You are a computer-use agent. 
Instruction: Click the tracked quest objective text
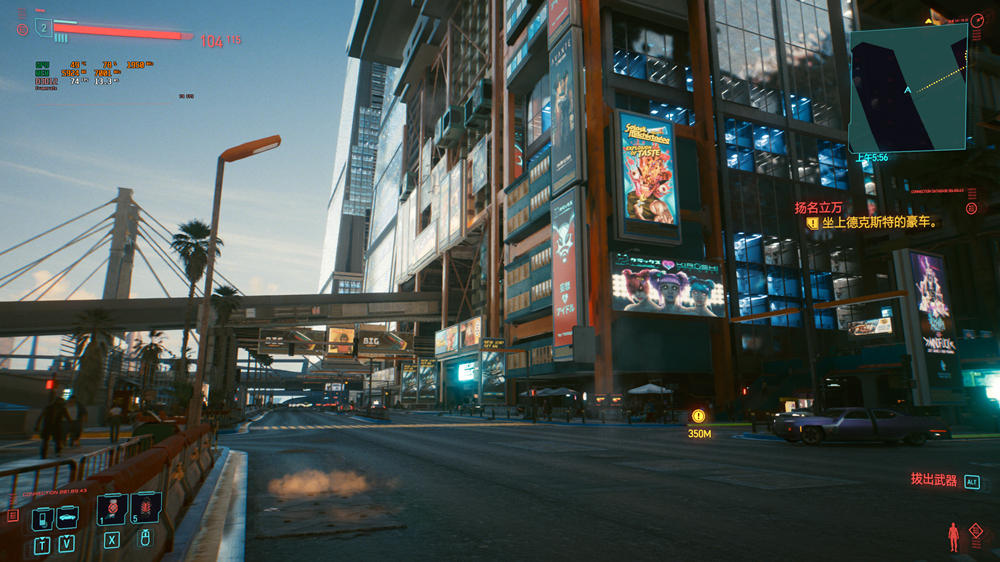tap(880, 223)
